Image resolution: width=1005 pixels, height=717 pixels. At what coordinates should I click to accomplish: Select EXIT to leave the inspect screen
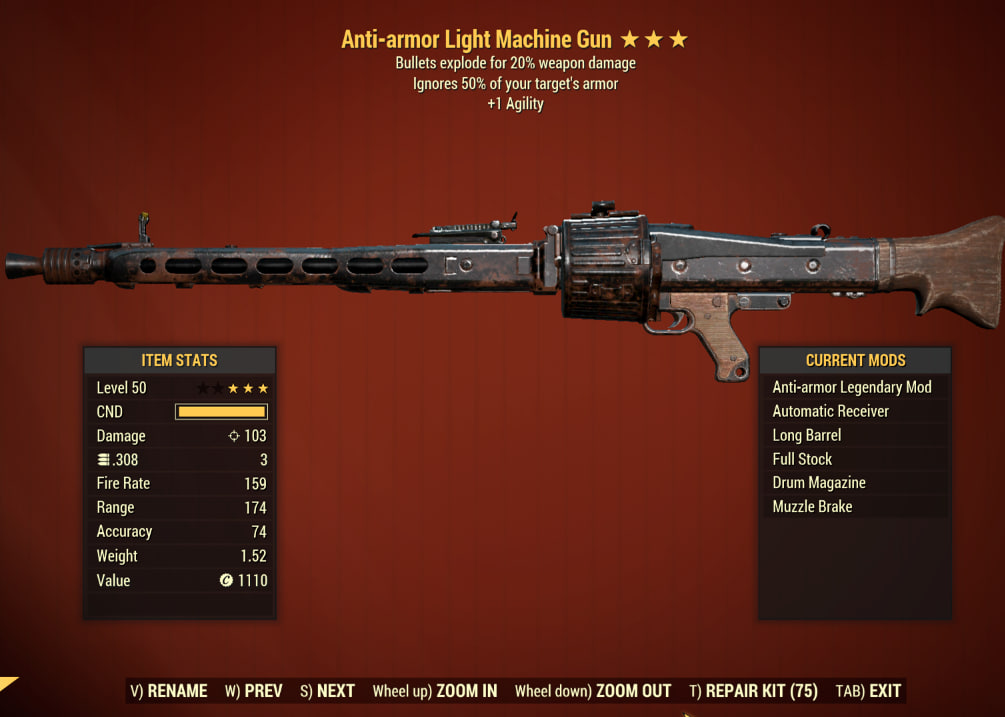coord(868,691)
